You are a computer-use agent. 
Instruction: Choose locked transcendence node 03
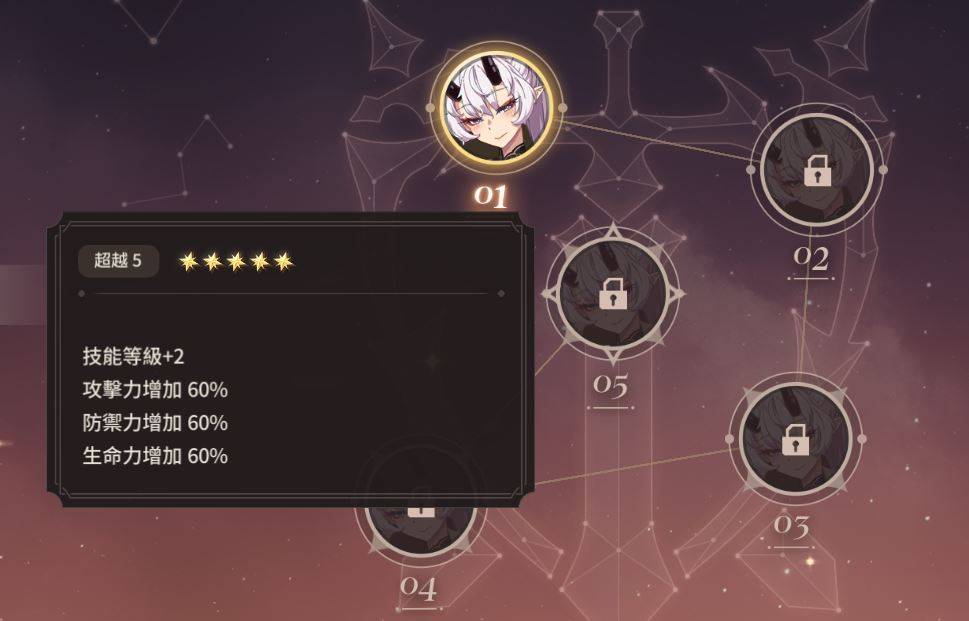tap(794, 438)
